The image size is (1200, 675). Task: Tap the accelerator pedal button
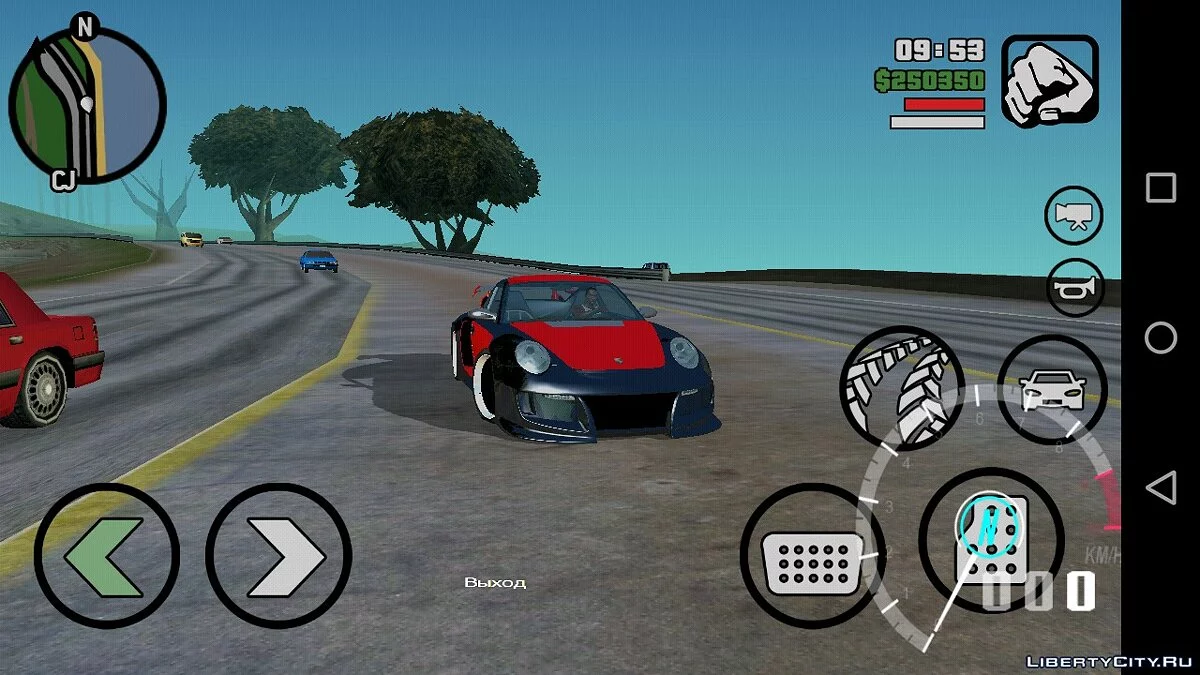(x=990, y=539)
